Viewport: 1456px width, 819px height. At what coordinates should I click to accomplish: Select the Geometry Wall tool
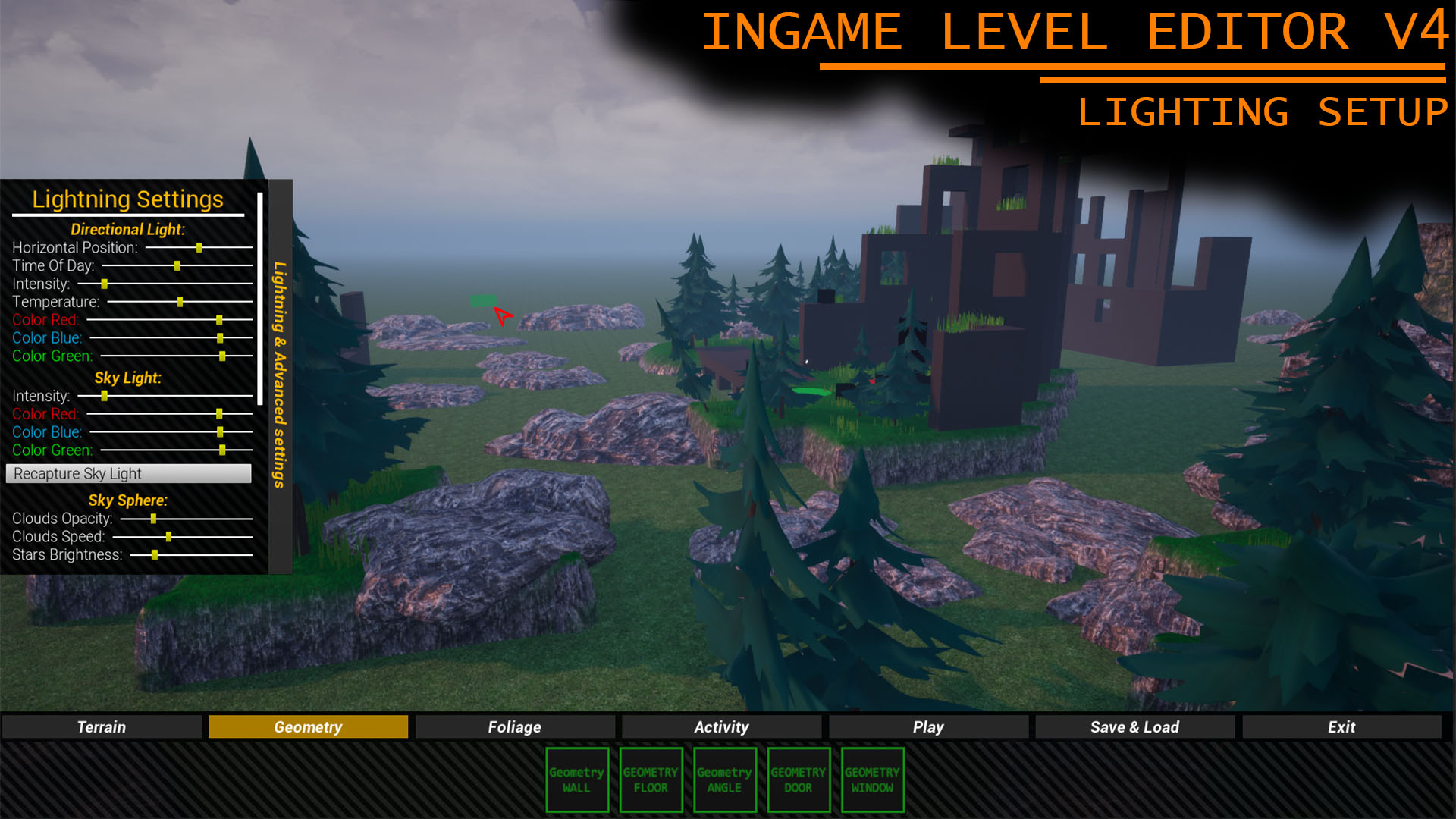577,780
